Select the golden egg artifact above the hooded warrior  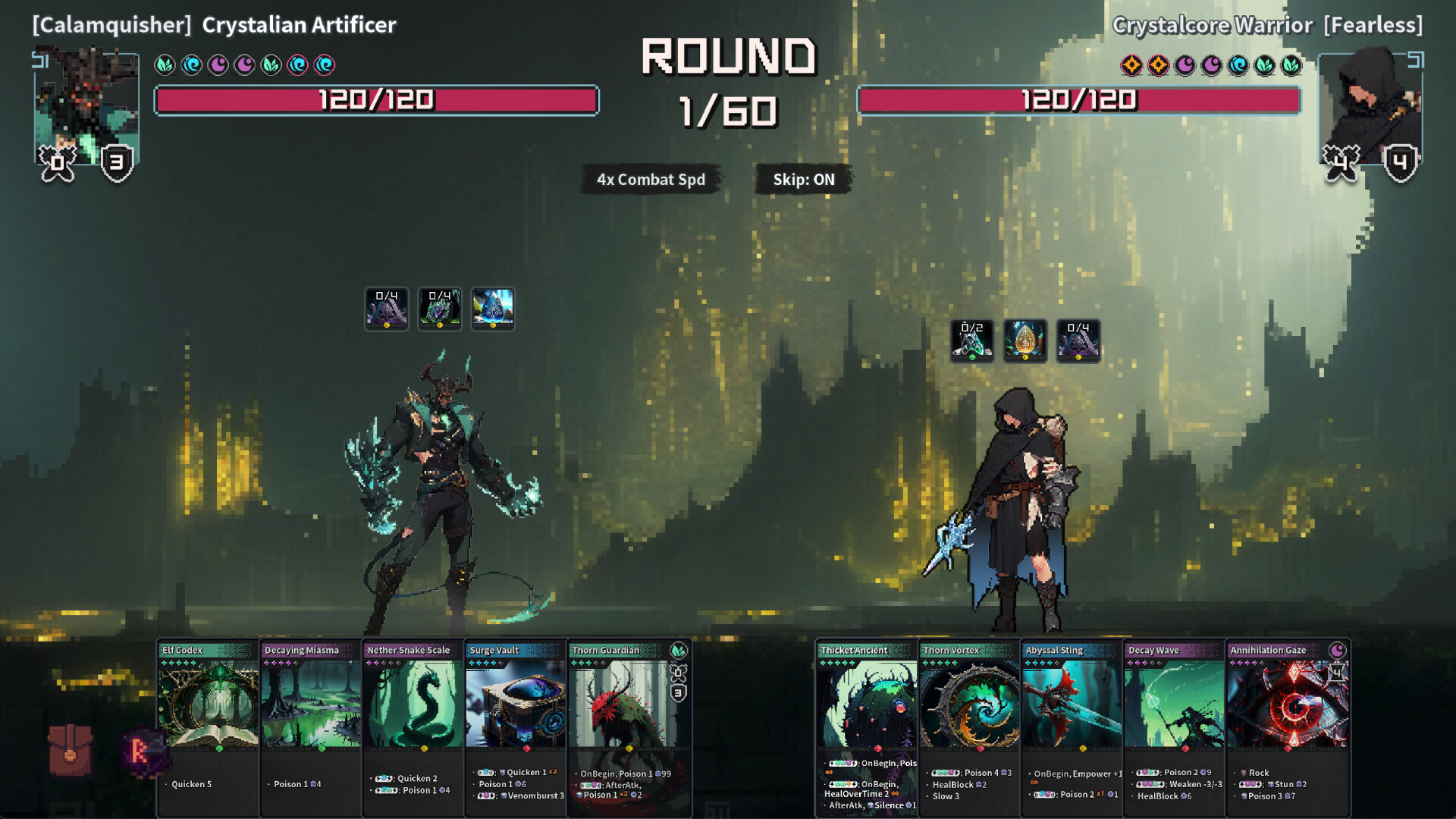pyautogui.click(x=1025, y=340)
